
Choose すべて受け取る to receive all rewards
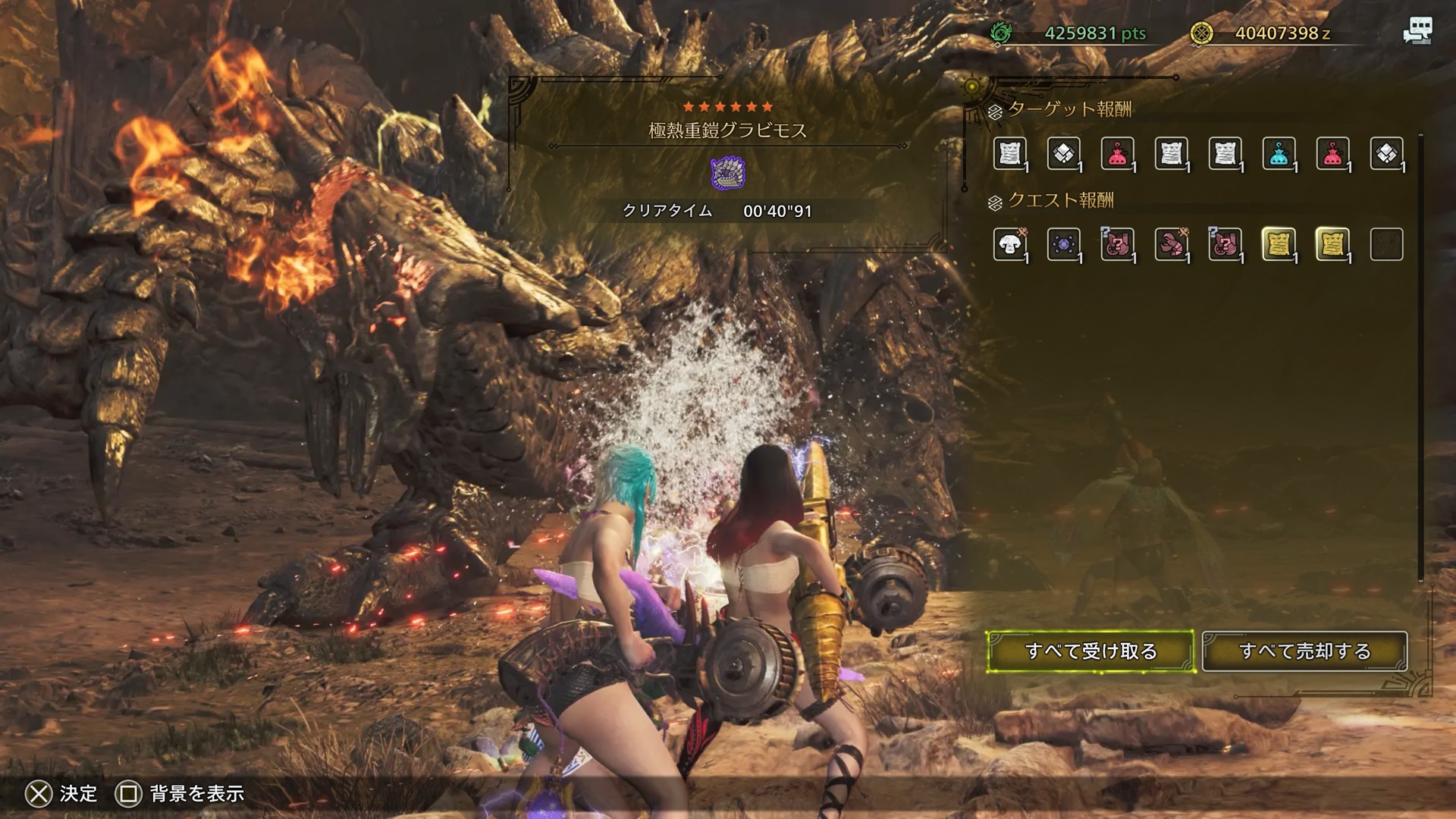[1090, 651]
